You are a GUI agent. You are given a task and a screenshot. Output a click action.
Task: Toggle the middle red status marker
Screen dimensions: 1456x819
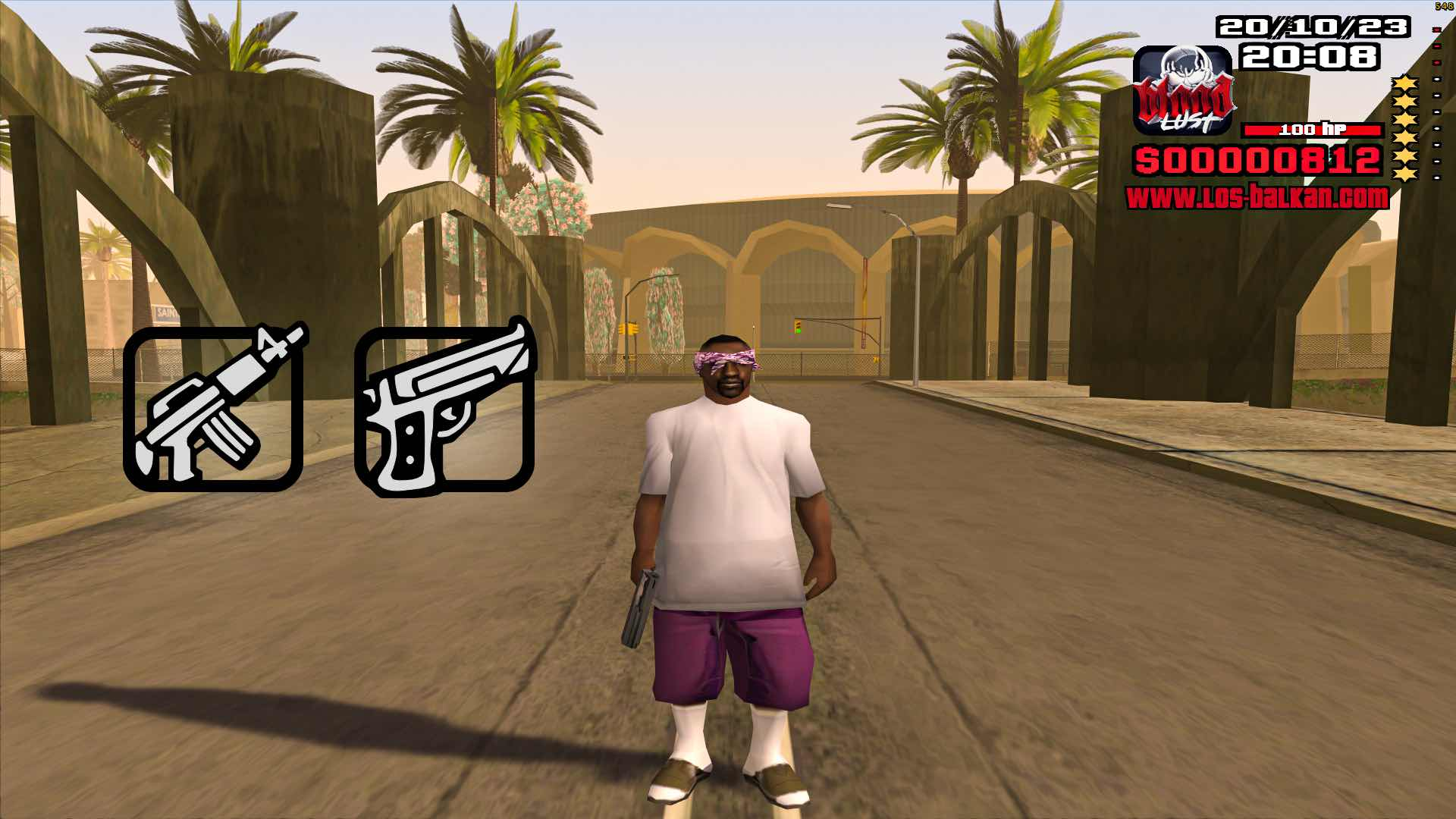click(x=1437, y=47)
